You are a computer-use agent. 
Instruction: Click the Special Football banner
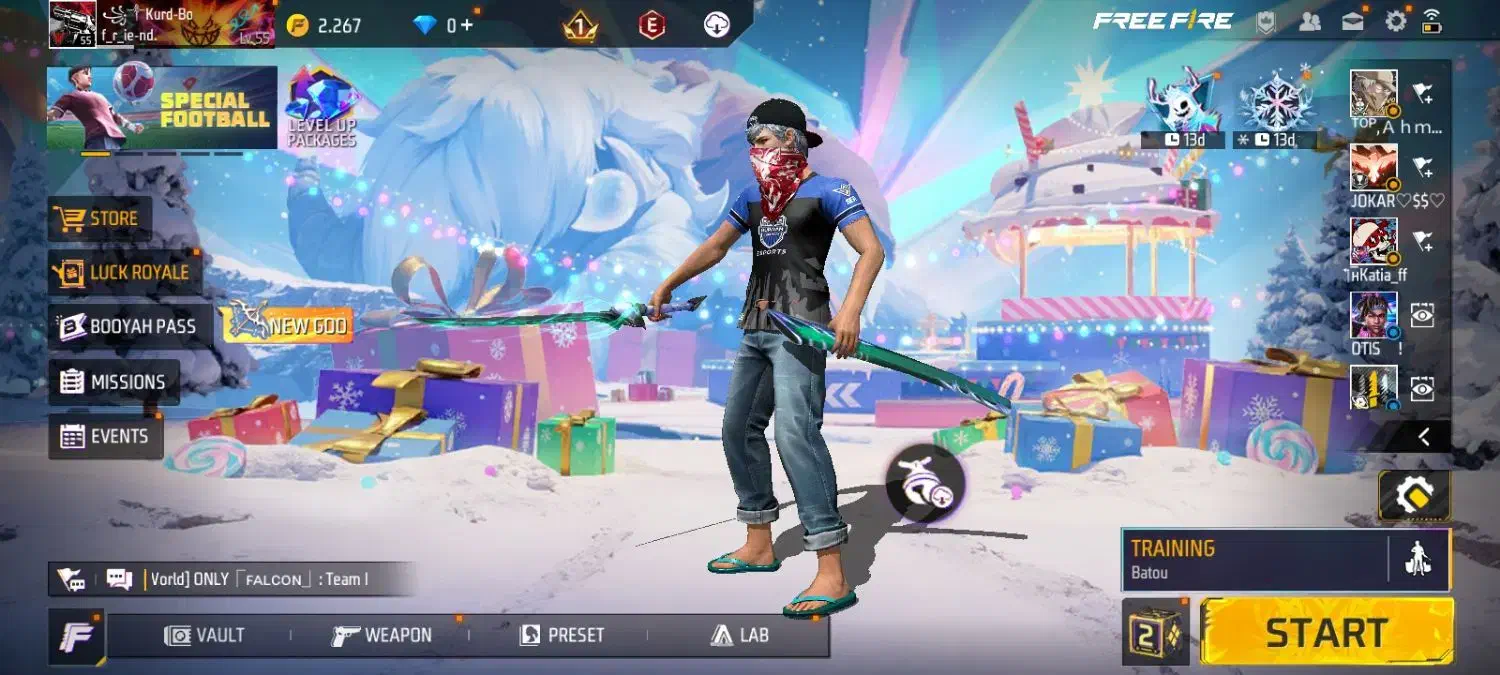[162, 108]
